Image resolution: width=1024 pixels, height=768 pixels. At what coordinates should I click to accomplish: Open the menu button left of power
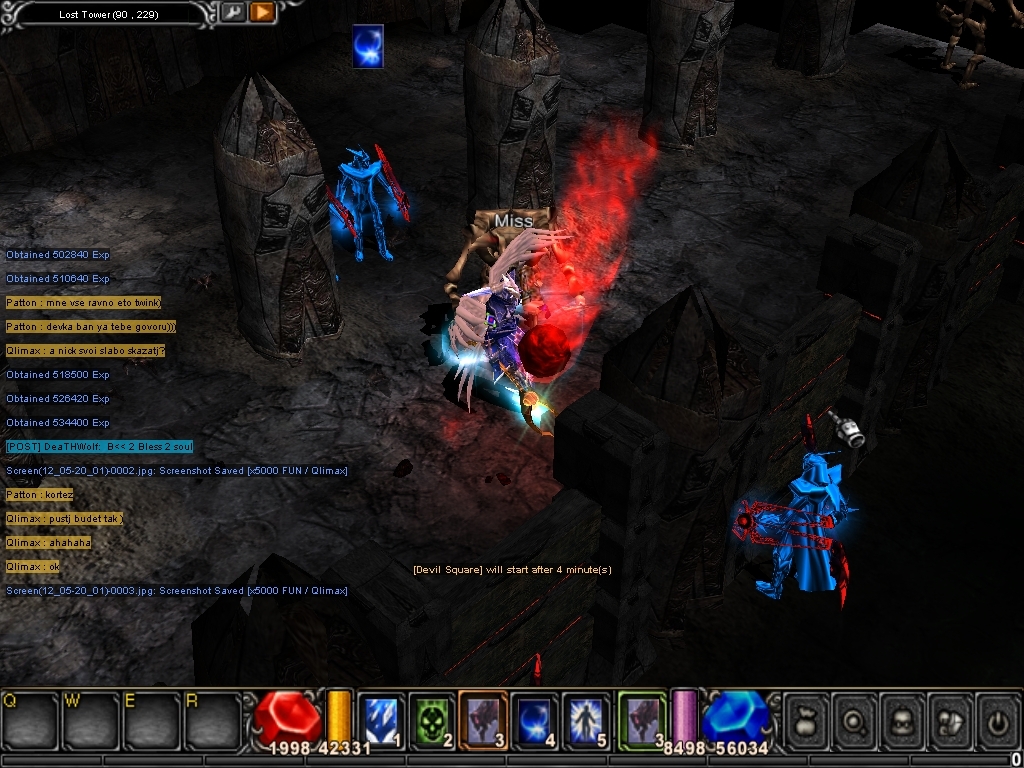[x=953, y=720]
